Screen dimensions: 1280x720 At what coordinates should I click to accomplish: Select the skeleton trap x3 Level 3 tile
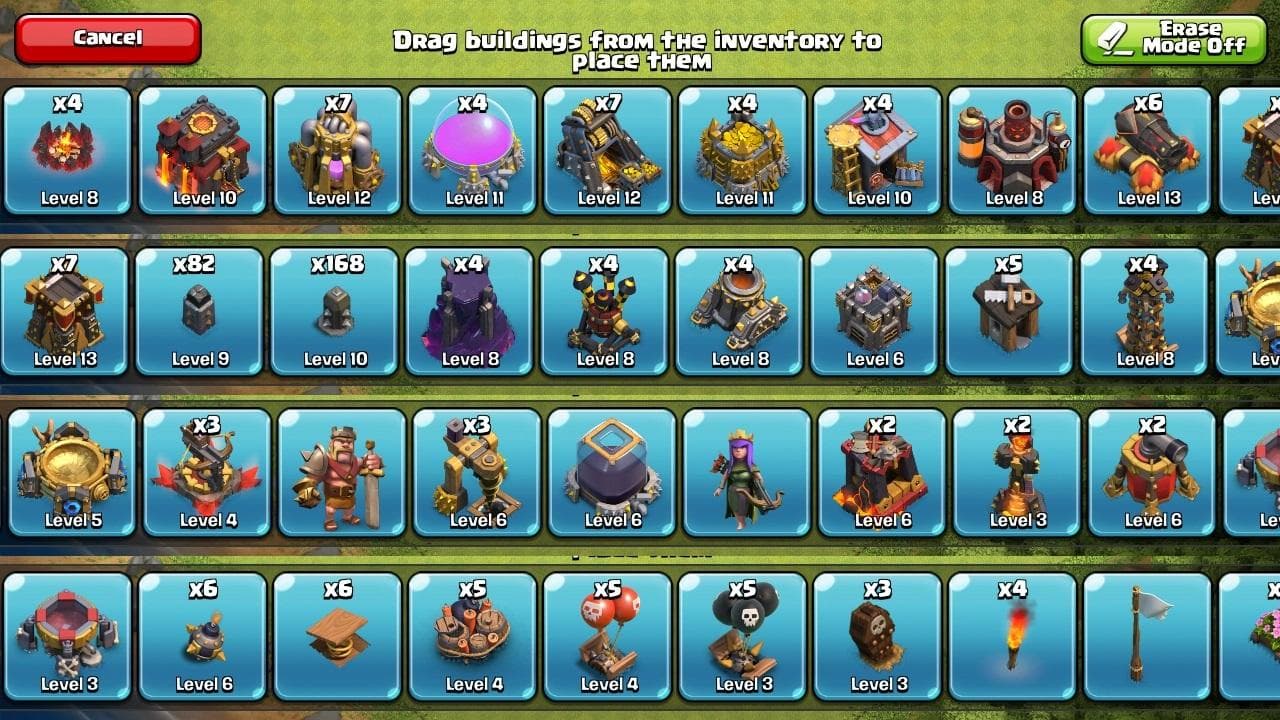pos(878,636)
